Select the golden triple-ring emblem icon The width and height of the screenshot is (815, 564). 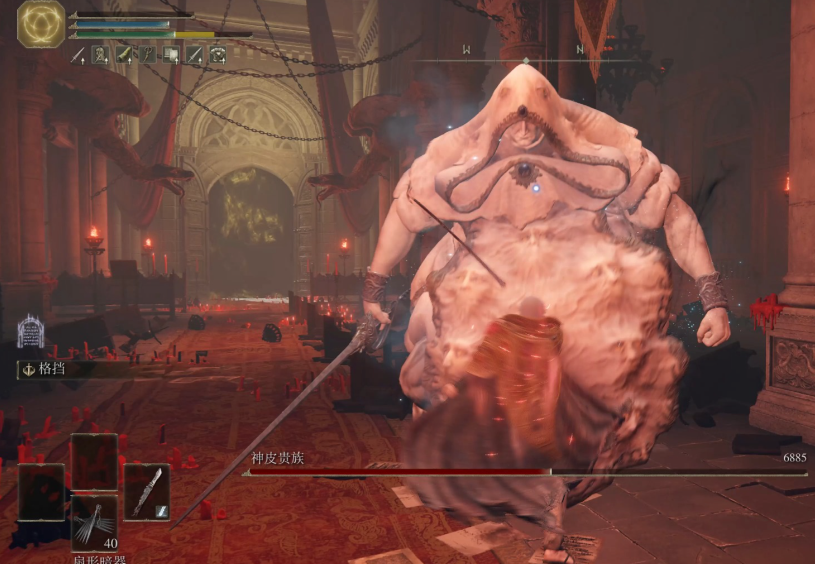click(41, 26)
